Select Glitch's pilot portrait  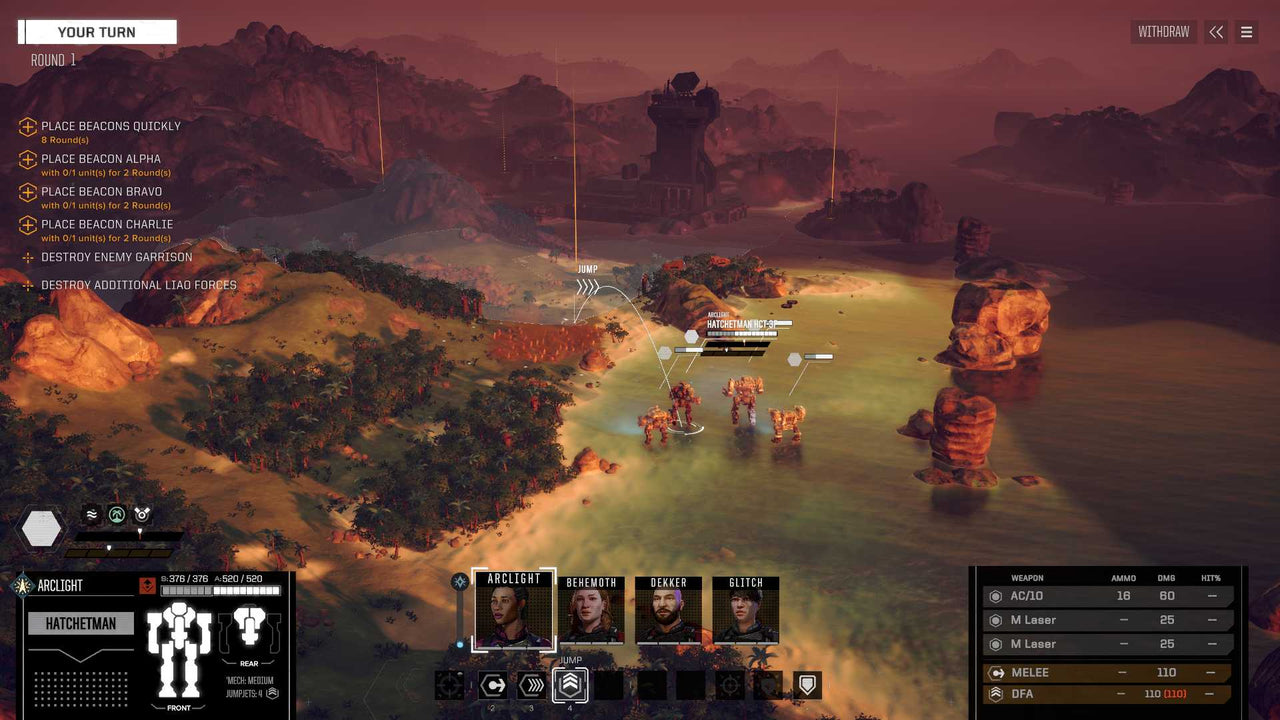pos(746,608)
